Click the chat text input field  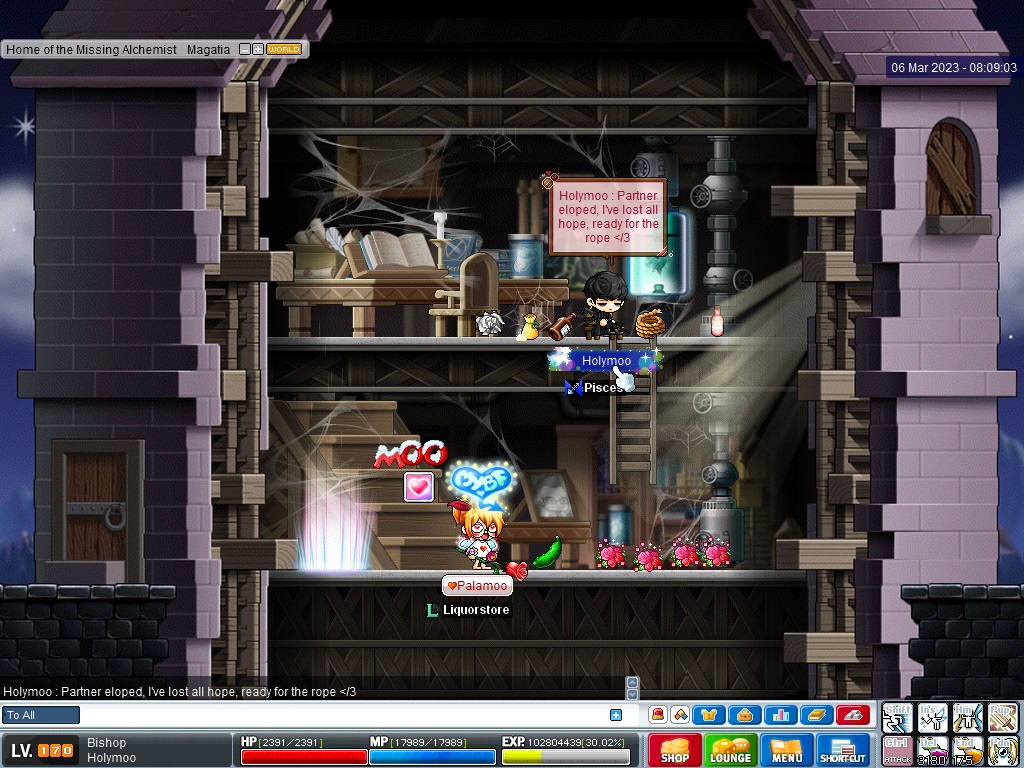pyautogui.click(x=340, y=715)
